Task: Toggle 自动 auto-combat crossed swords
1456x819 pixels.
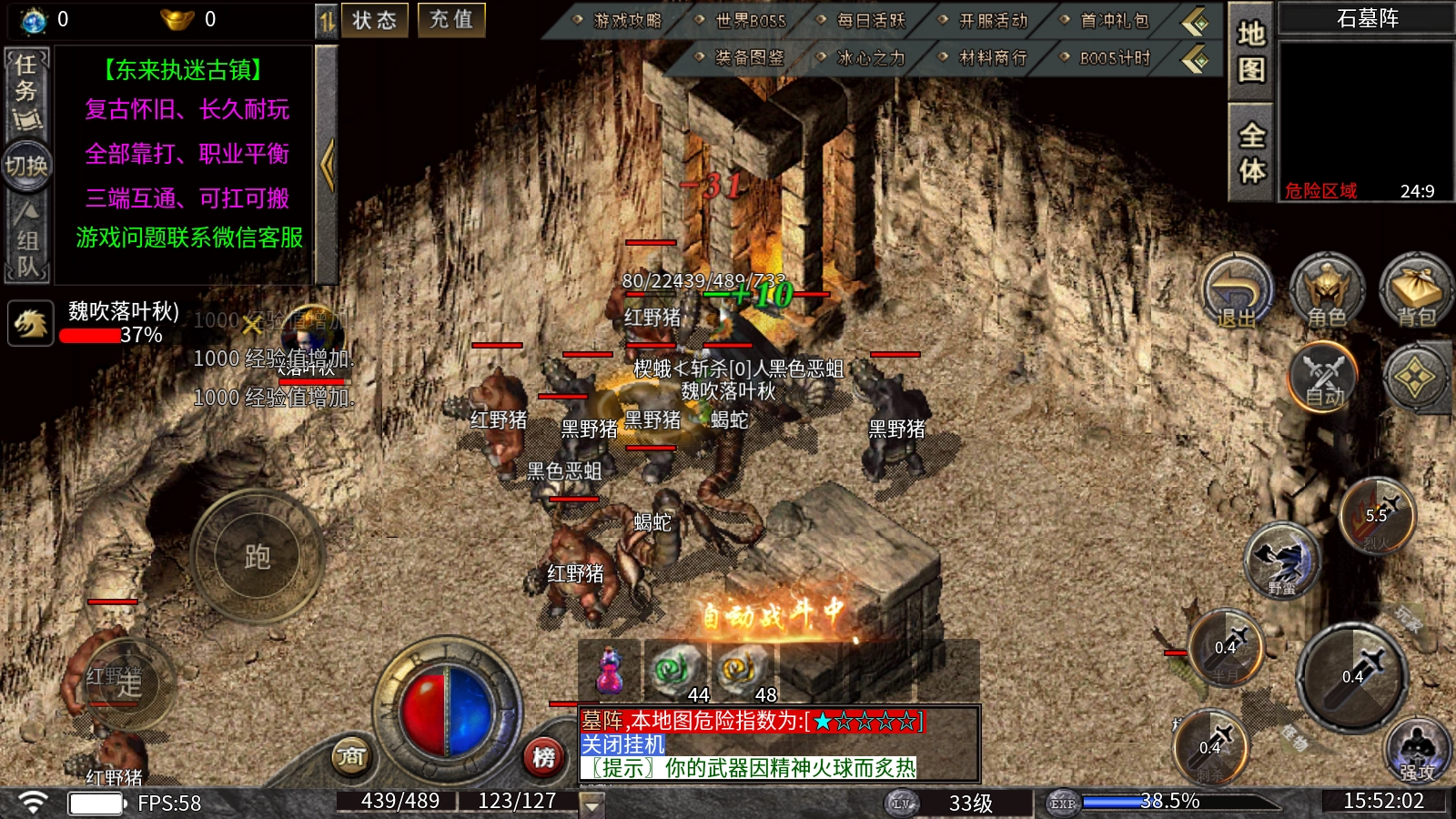Action: point(1324,378)
